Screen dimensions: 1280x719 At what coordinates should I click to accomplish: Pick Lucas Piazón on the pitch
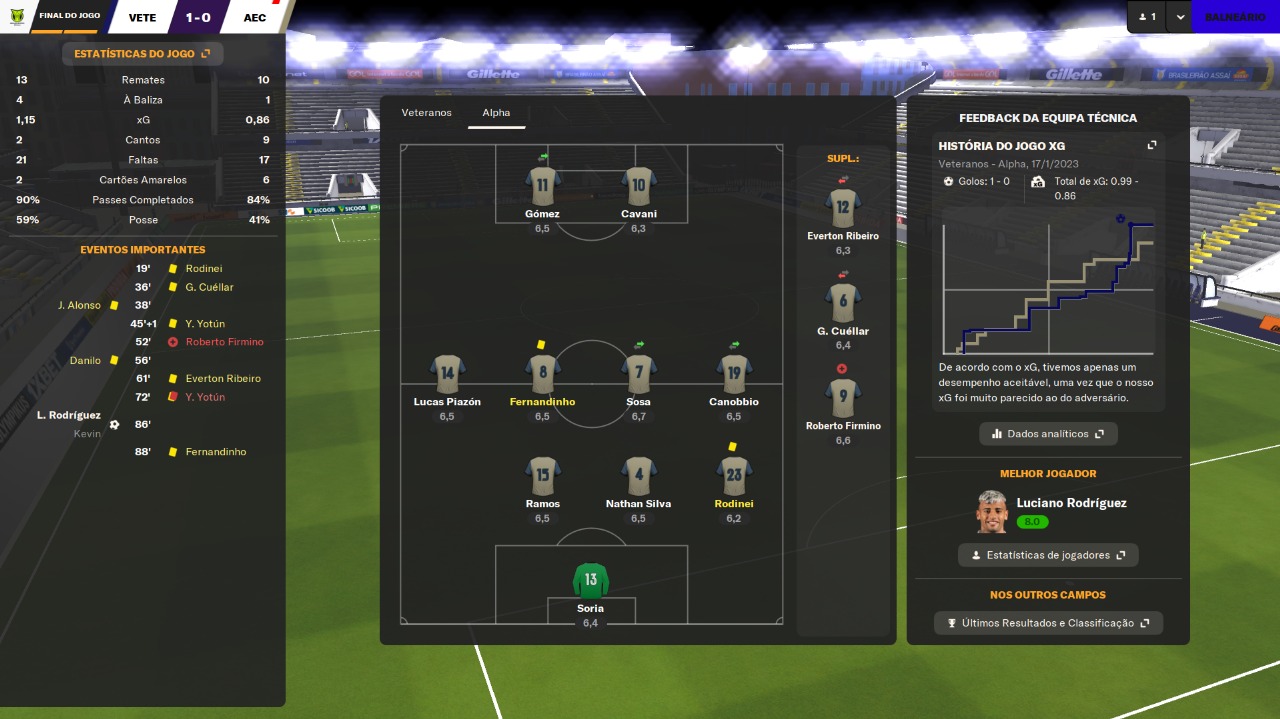[447, 375]
